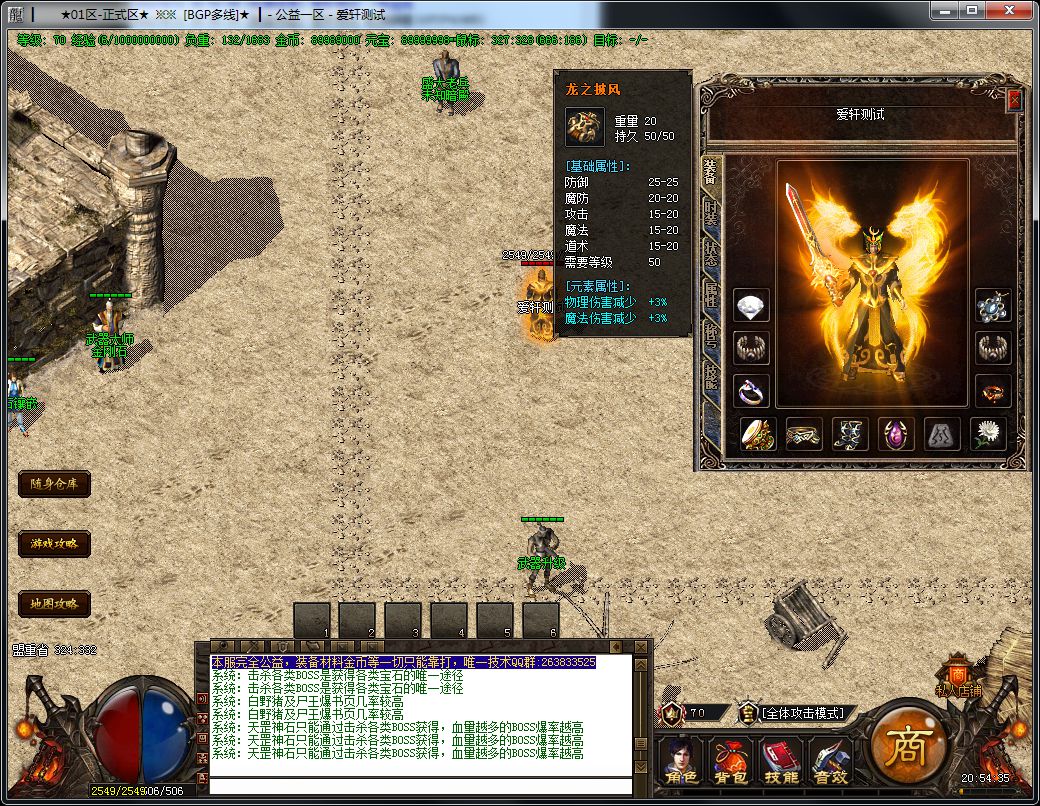Open the 角色 character menu
Screen dimensions: 1040x806
(681, 762)
